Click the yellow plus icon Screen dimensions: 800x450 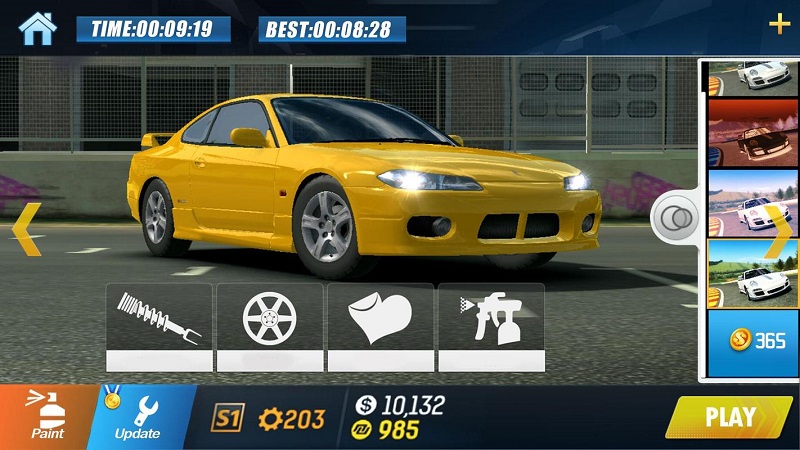click(778, 25)
